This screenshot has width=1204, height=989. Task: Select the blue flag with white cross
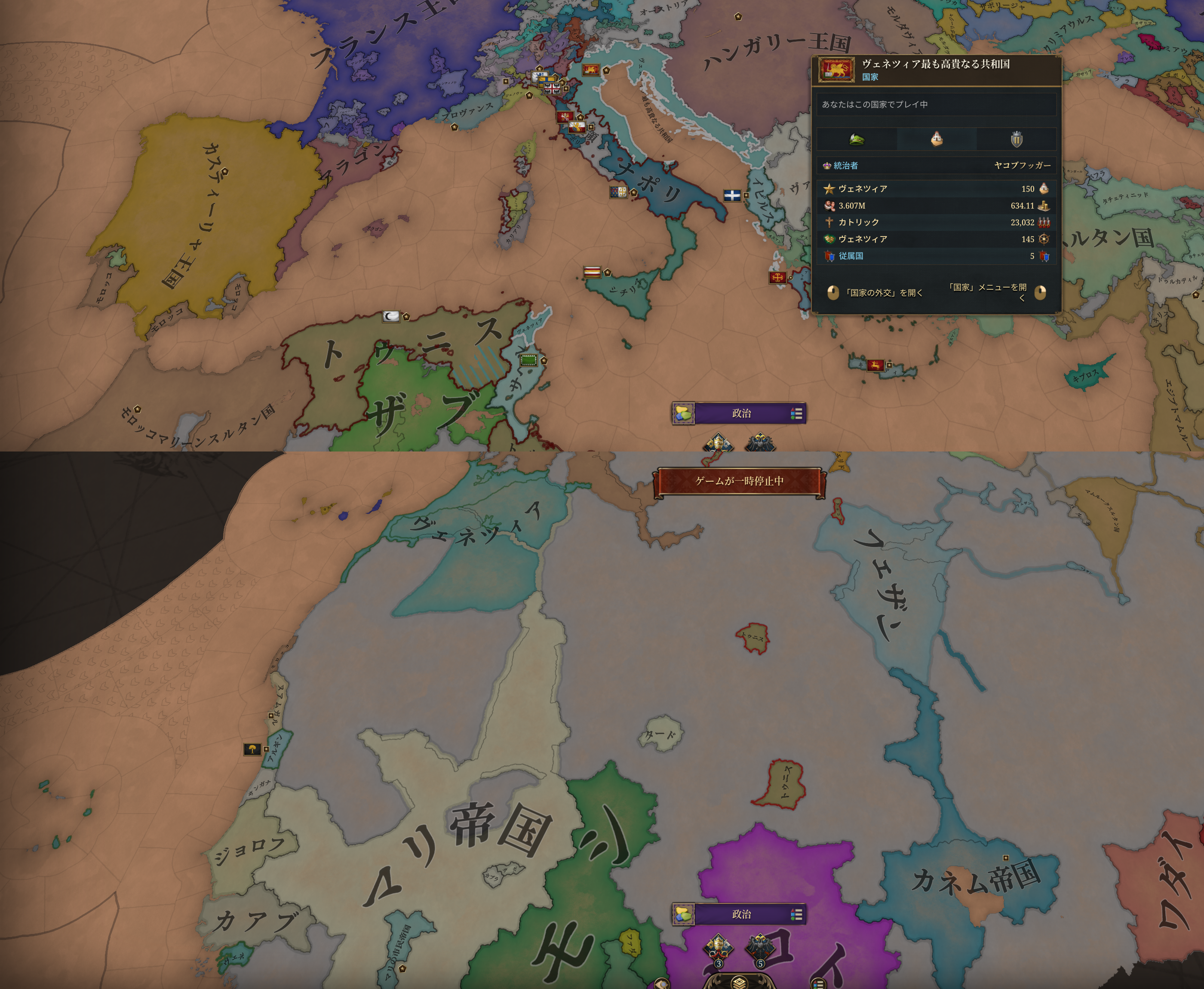(x=732, y=196)
